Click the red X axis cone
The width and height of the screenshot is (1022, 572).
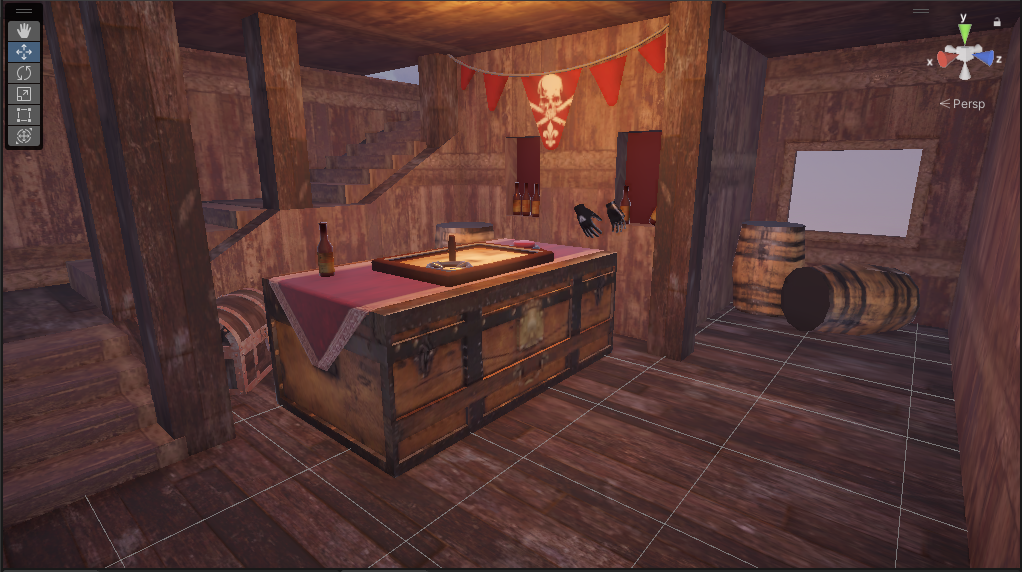coord(945,58)
